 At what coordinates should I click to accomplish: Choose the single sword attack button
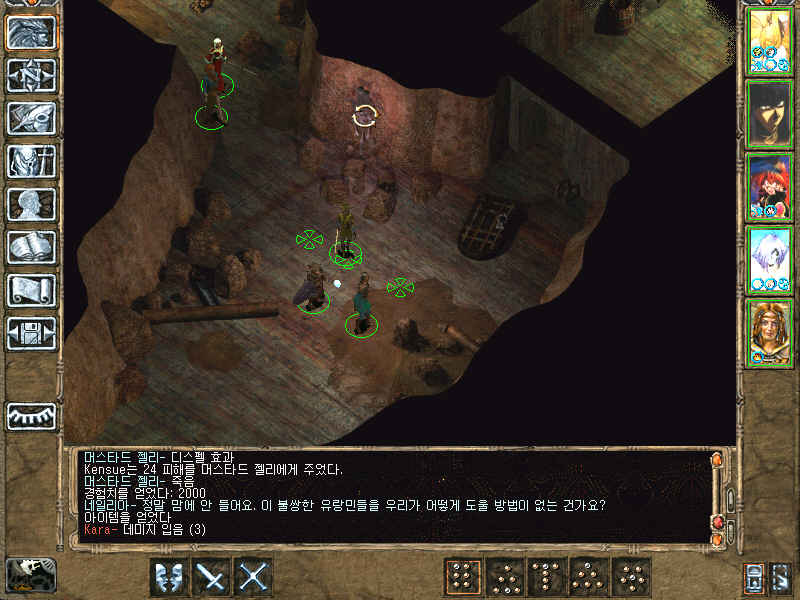(212, 577)
